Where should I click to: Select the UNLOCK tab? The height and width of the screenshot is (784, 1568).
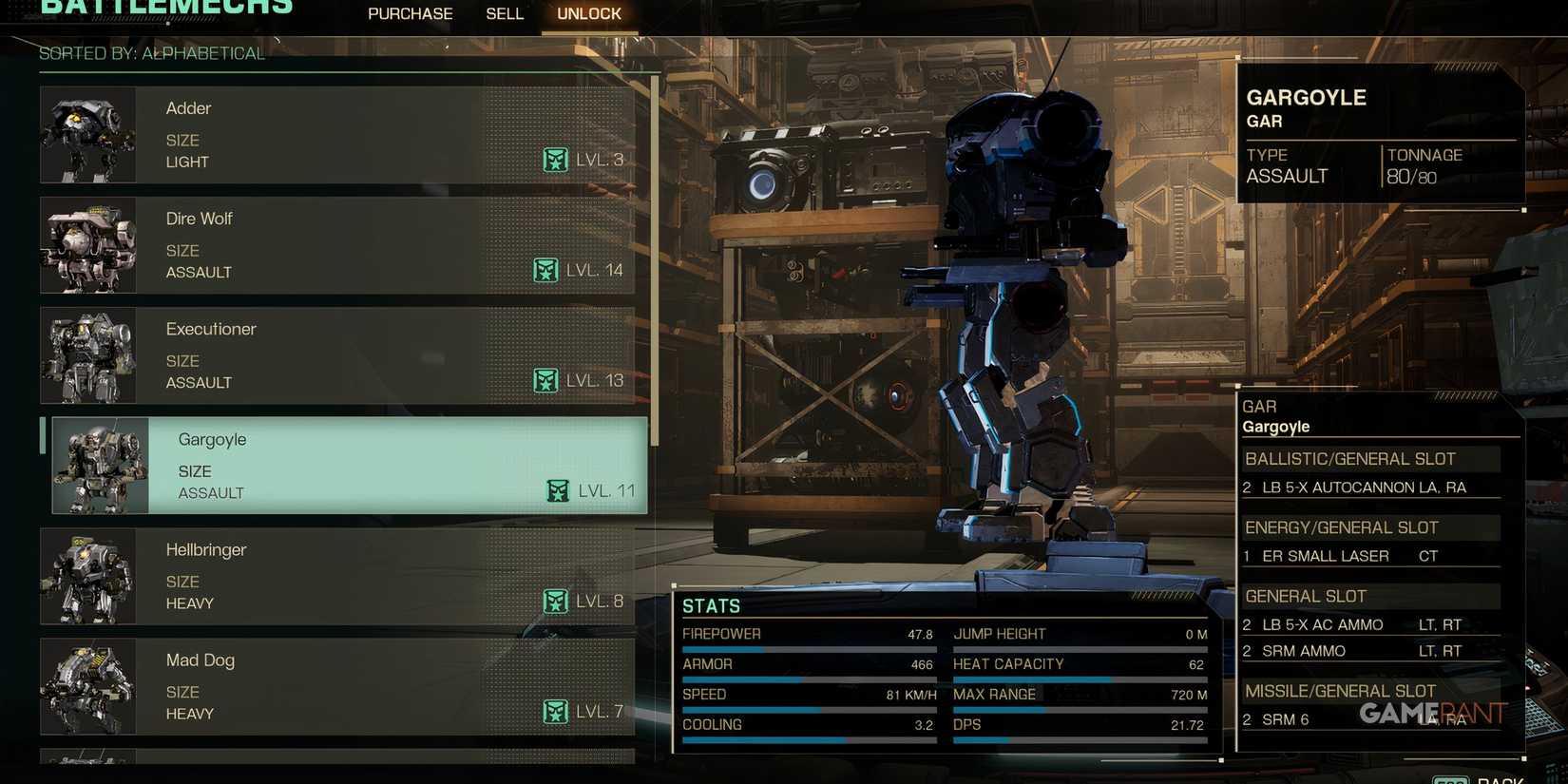(588, 13)
